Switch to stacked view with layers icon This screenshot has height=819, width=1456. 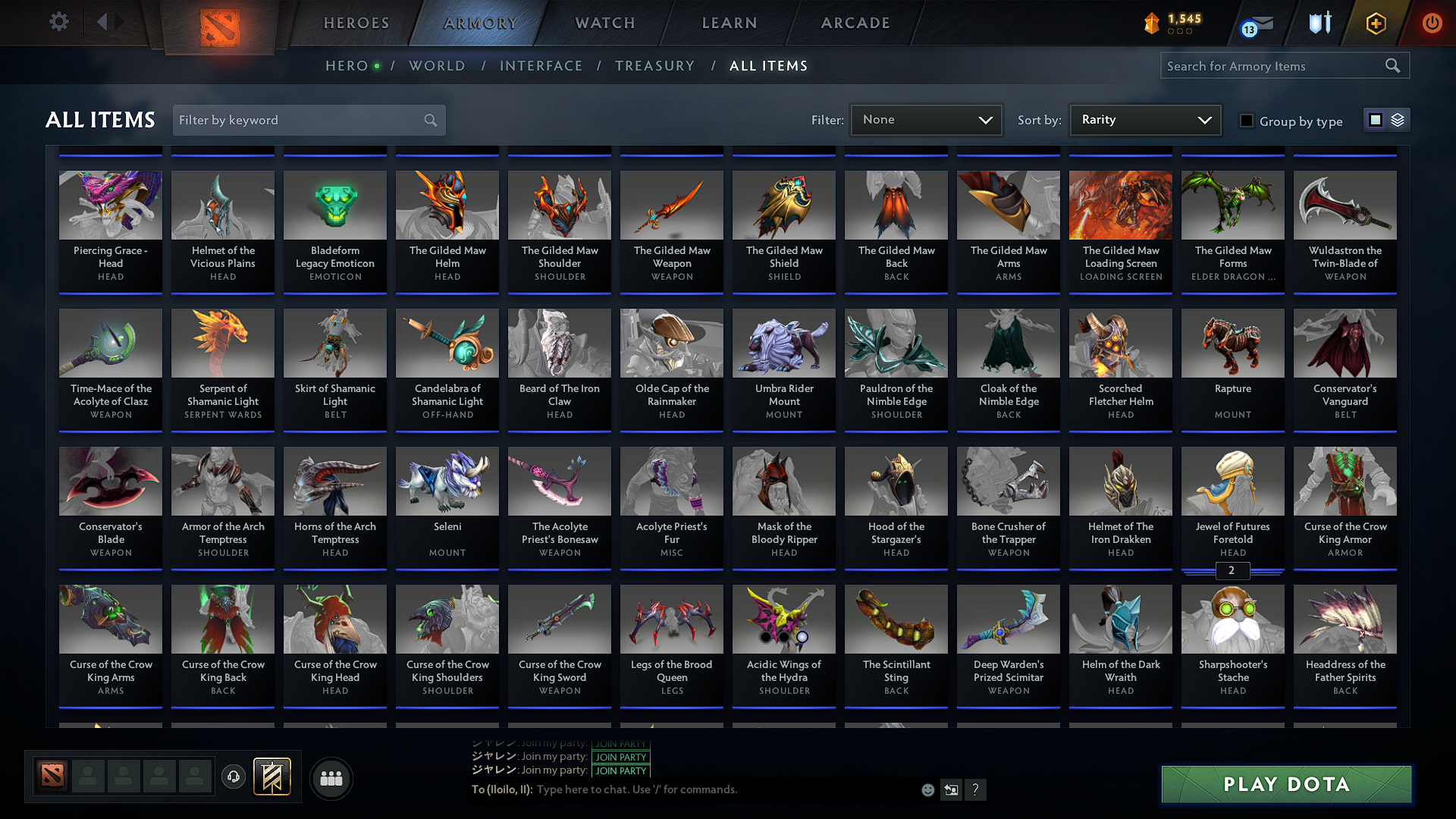1396,119
